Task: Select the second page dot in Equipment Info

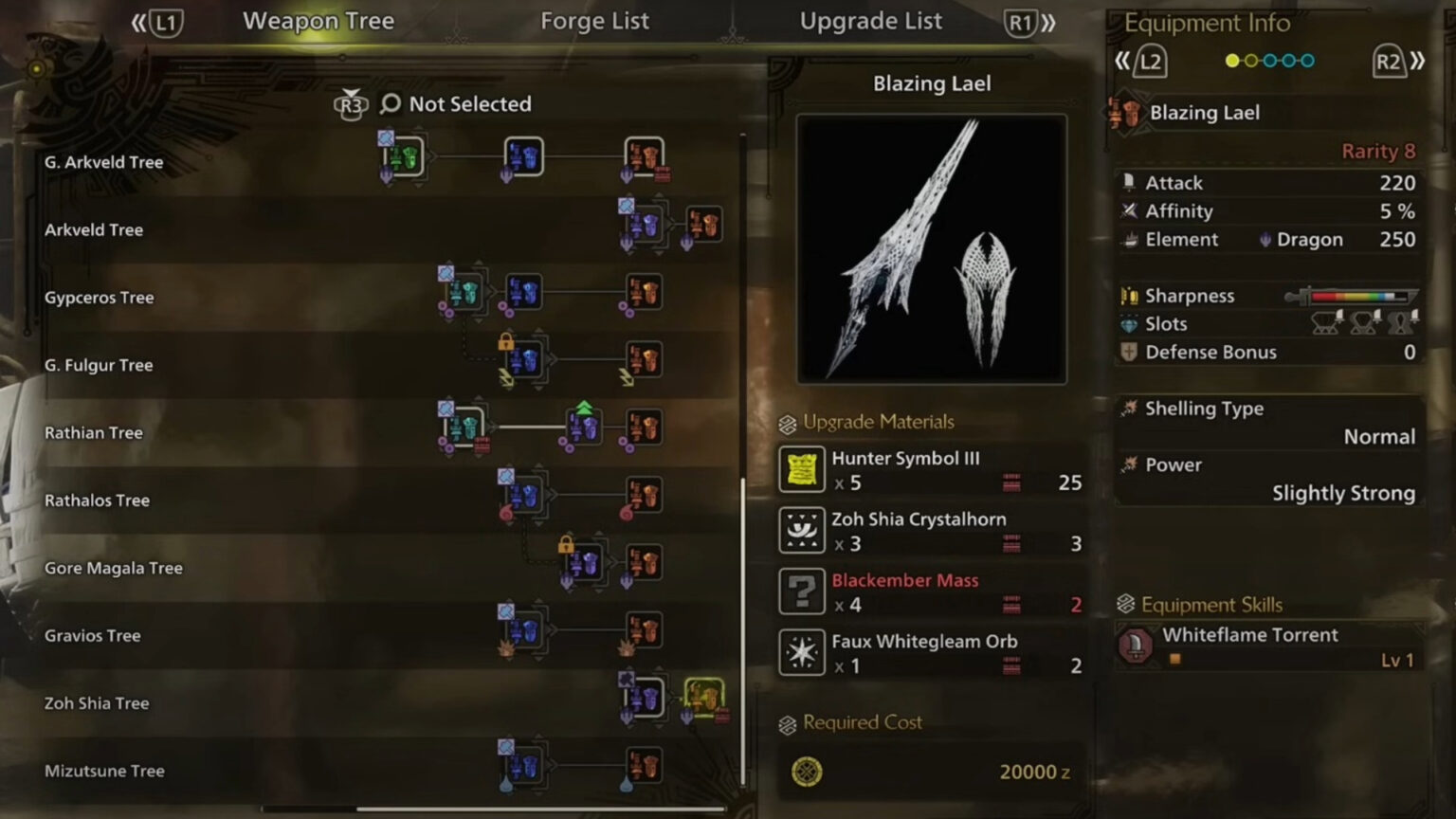Action: click(1249, 60)
